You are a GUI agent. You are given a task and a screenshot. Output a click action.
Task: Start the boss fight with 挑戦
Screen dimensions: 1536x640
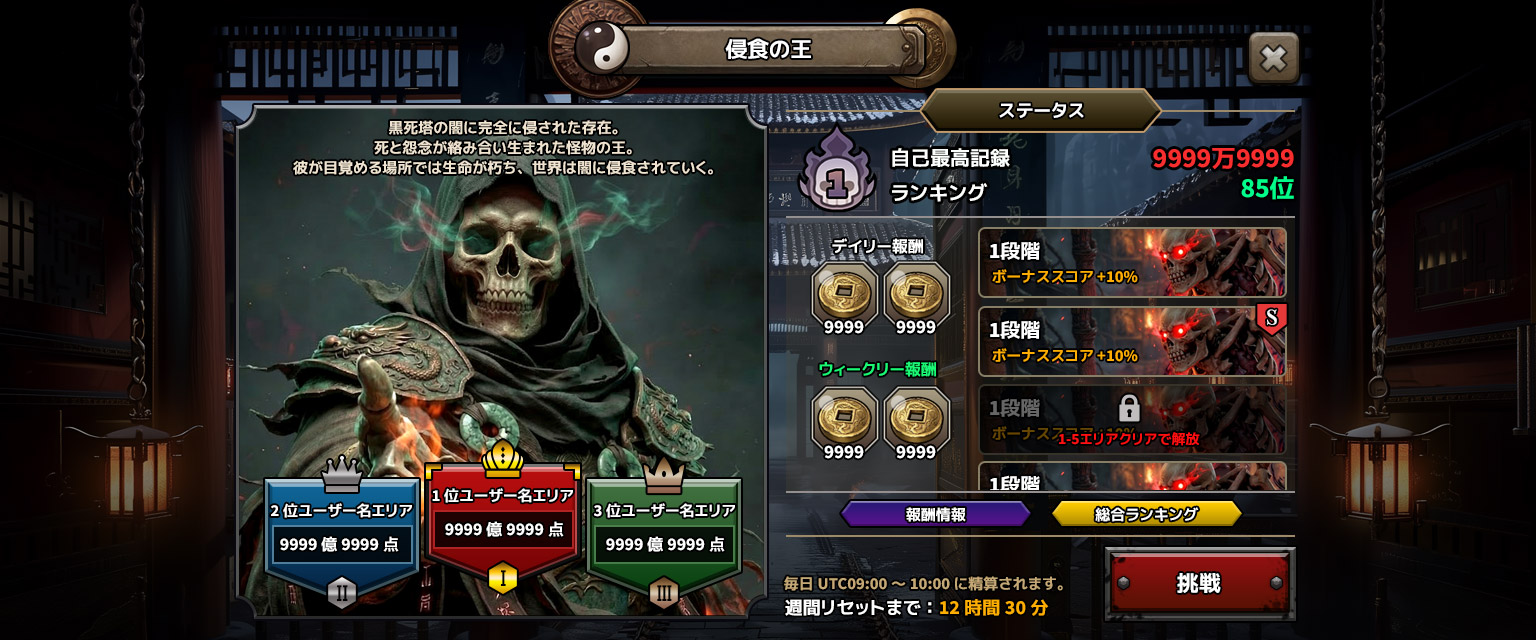(1199, 583)
